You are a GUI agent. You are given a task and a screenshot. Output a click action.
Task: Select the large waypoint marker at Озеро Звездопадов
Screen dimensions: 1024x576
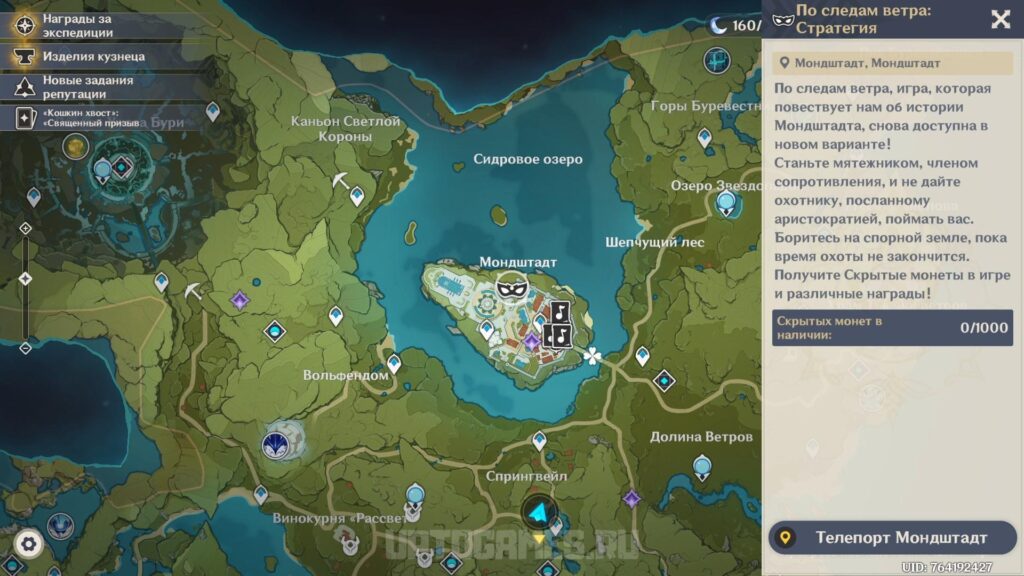point(726,204)
